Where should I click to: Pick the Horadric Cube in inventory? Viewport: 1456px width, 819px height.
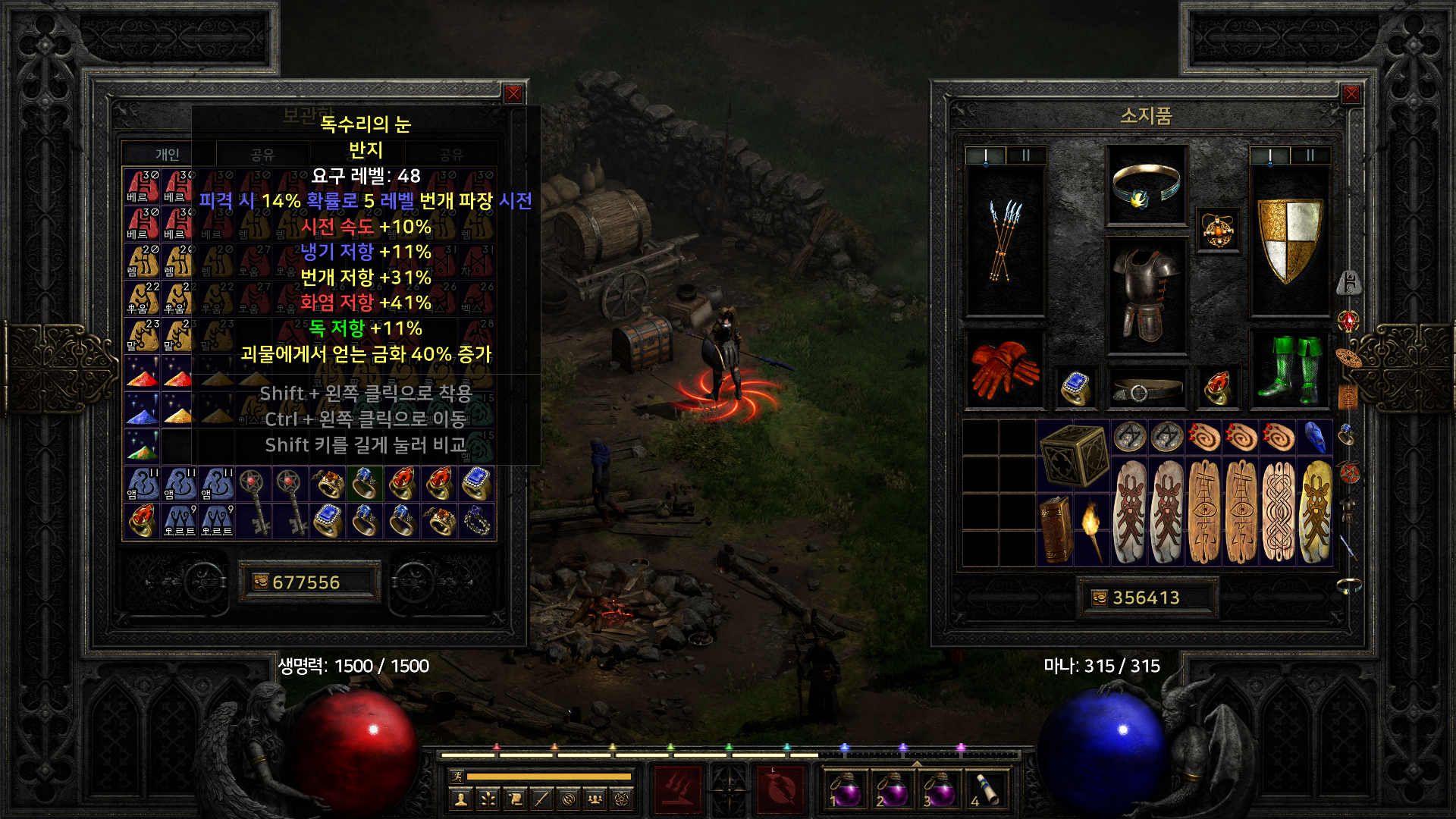(1072, 455)
